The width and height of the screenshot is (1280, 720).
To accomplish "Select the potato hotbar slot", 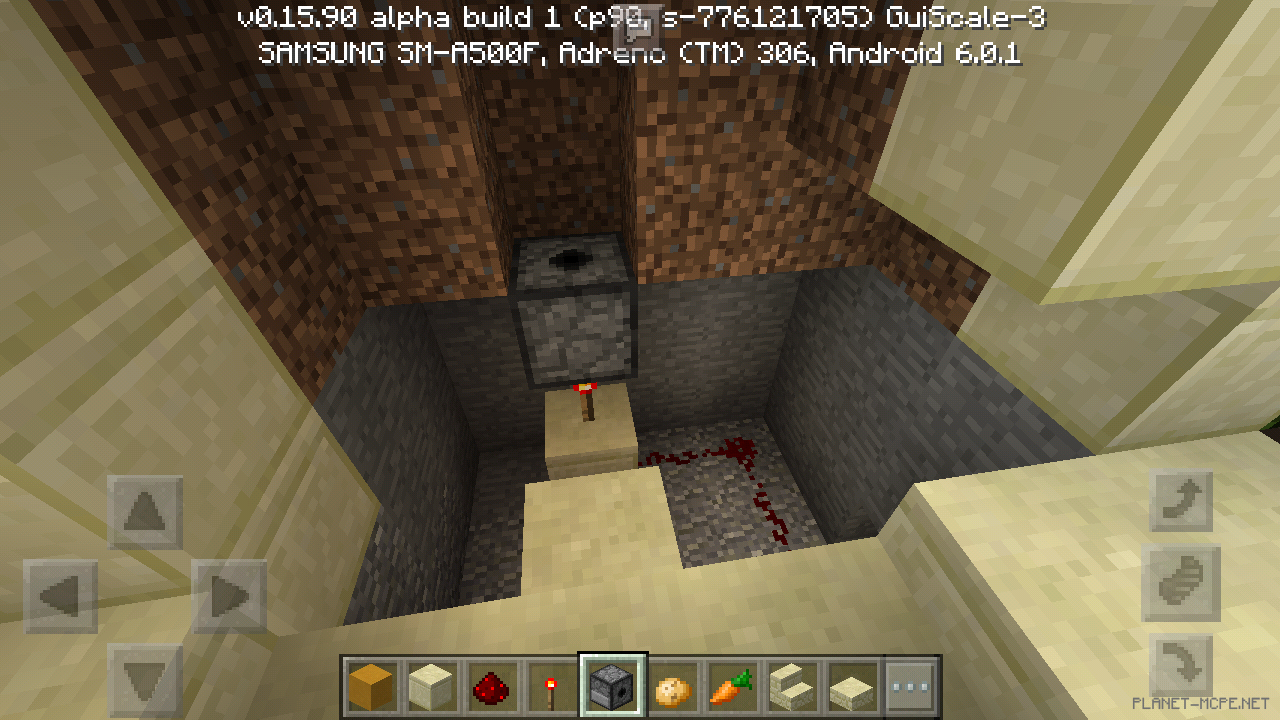I will tap(671, 686).
